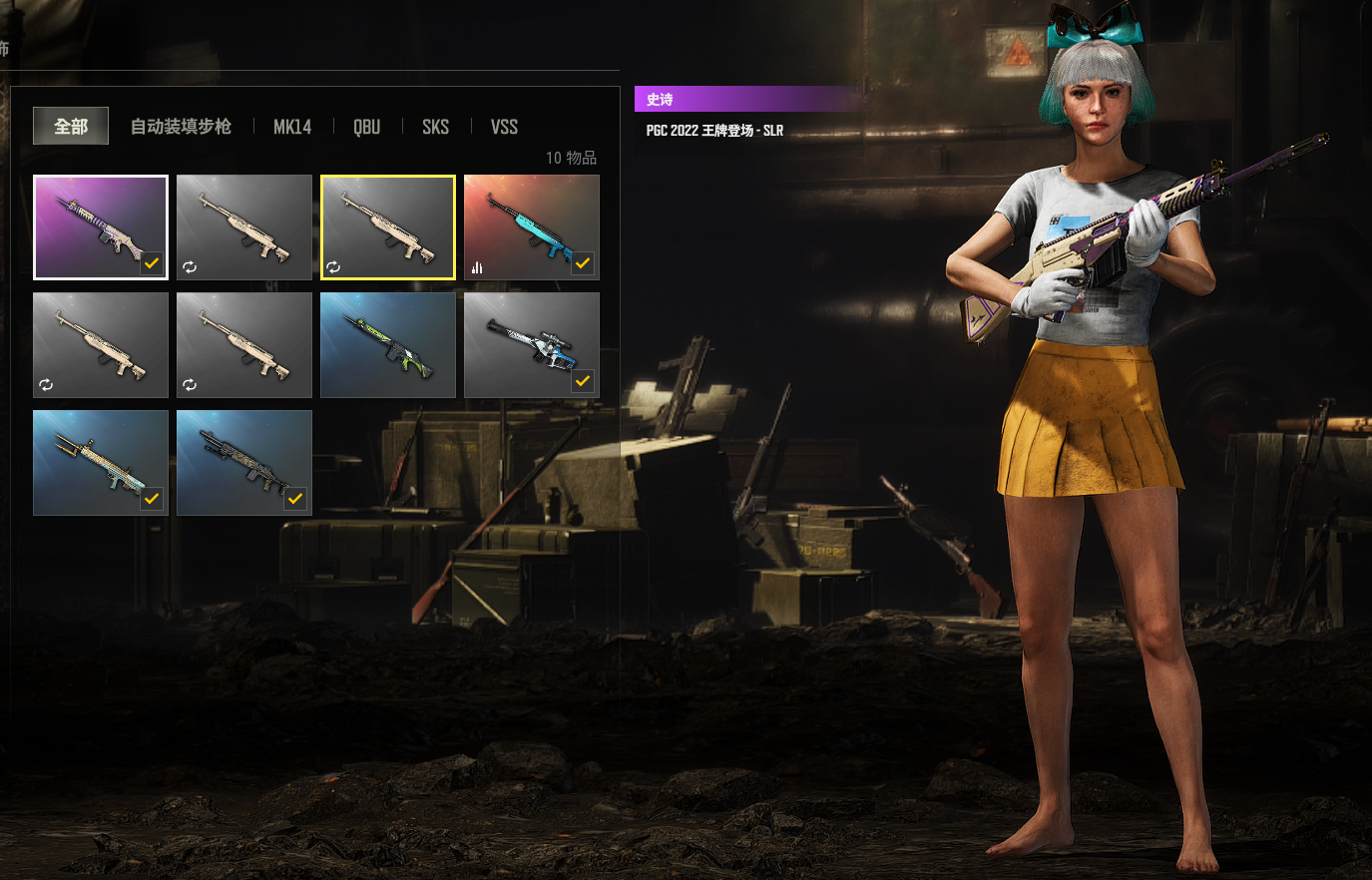The height and width of the screenshot is (880, 1372).
Task: Choose the teal rifle on orange background
Action: (532, 227)
